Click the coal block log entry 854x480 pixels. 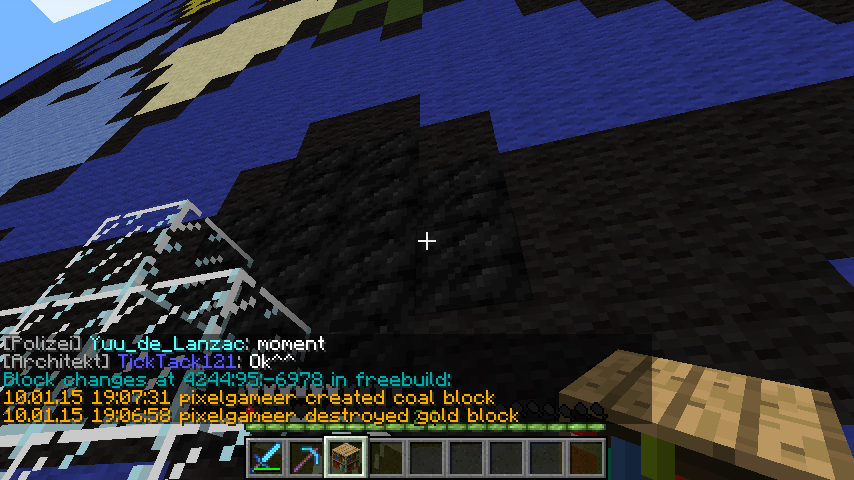pyautogui.click(x=249, y=397)
